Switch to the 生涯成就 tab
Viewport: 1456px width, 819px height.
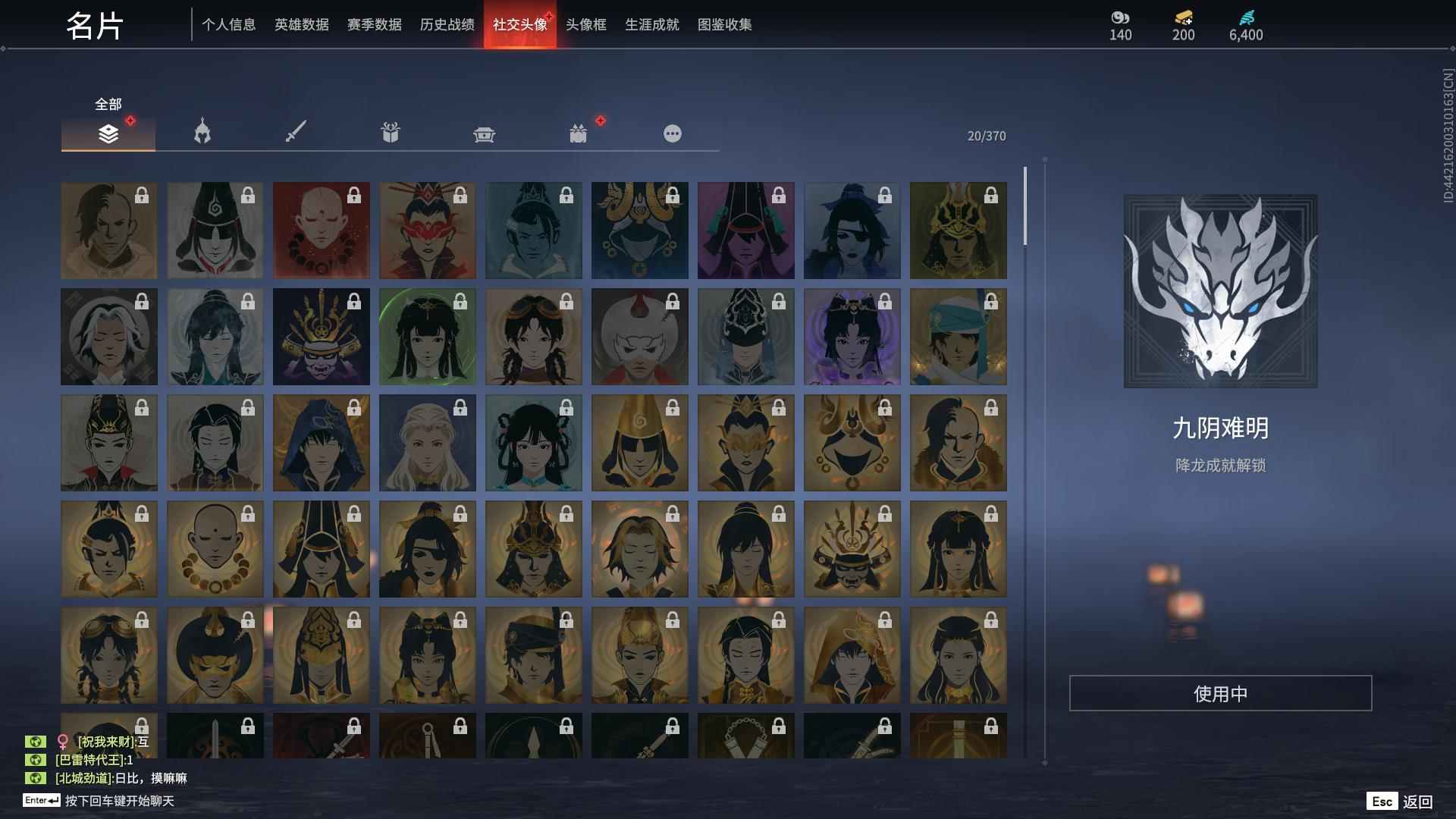point(651,24)
